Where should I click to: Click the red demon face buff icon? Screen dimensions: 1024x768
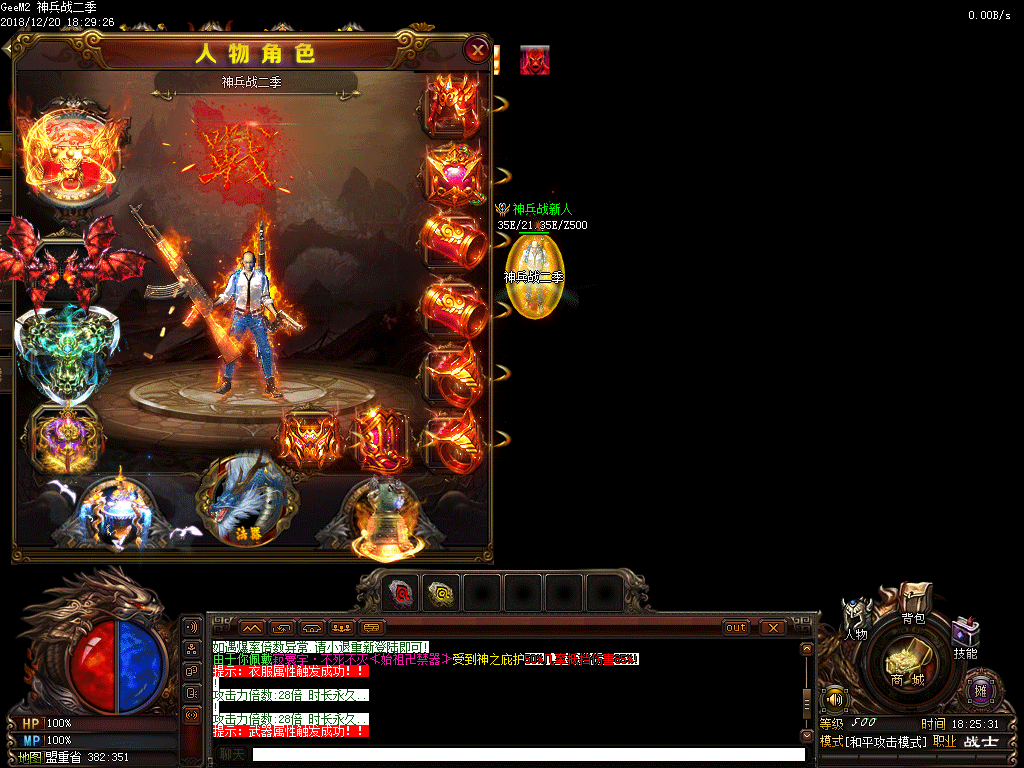coord(534,61)
